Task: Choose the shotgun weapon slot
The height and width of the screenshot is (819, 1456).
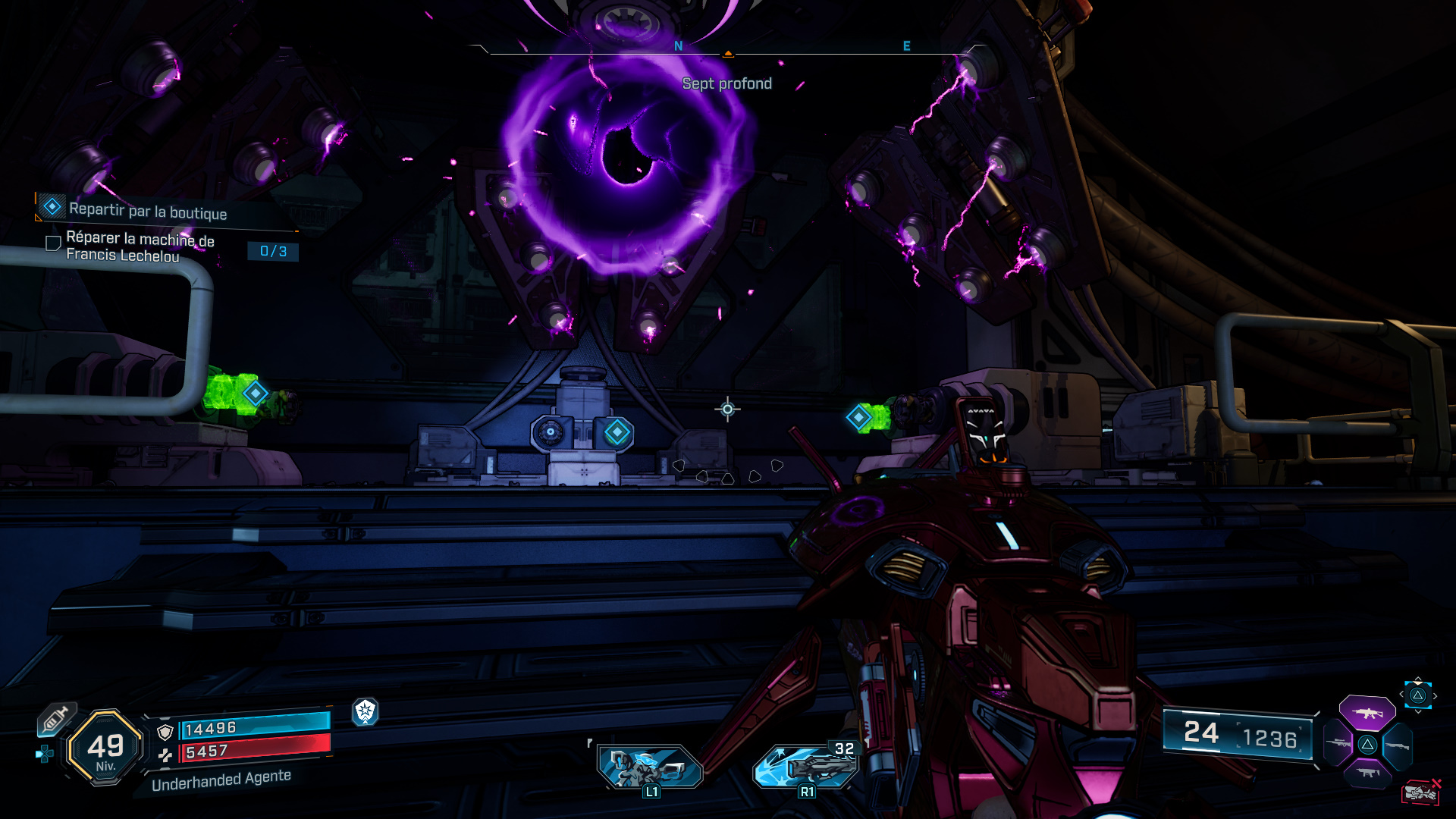Action: coord(1397,745)
